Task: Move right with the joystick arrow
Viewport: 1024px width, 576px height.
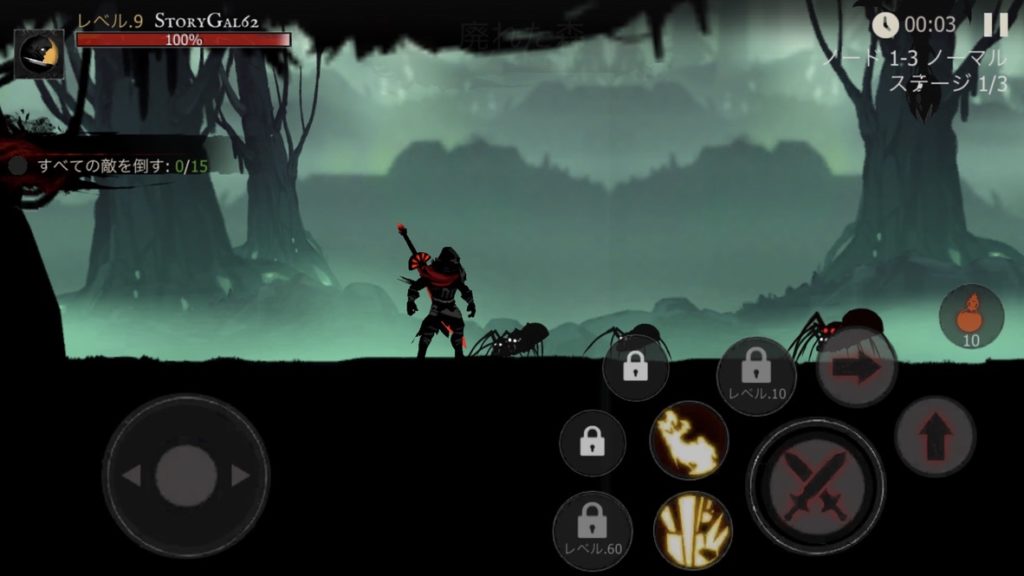Action: [241, 476]
